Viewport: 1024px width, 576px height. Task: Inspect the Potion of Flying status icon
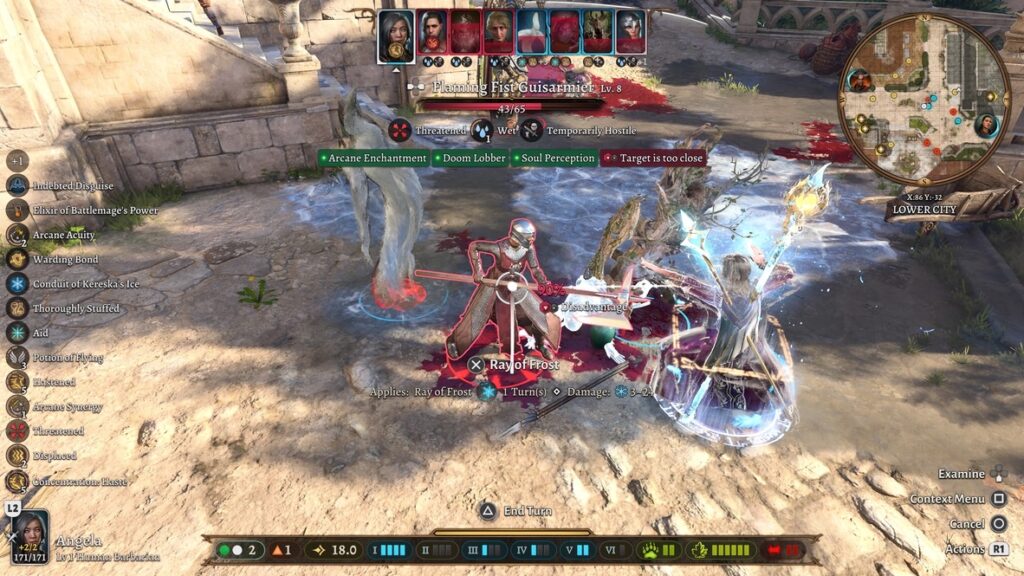17,357
